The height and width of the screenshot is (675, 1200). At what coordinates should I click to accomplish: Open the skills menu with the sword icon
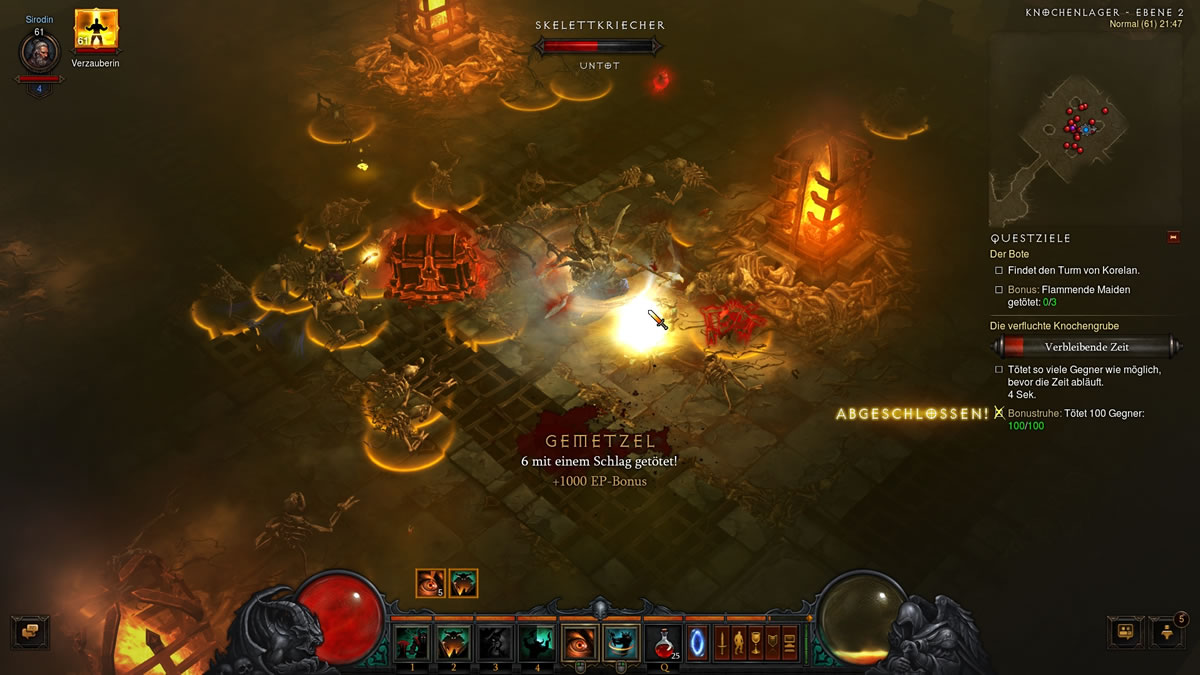pyautogui.click(x=722, y=641)
